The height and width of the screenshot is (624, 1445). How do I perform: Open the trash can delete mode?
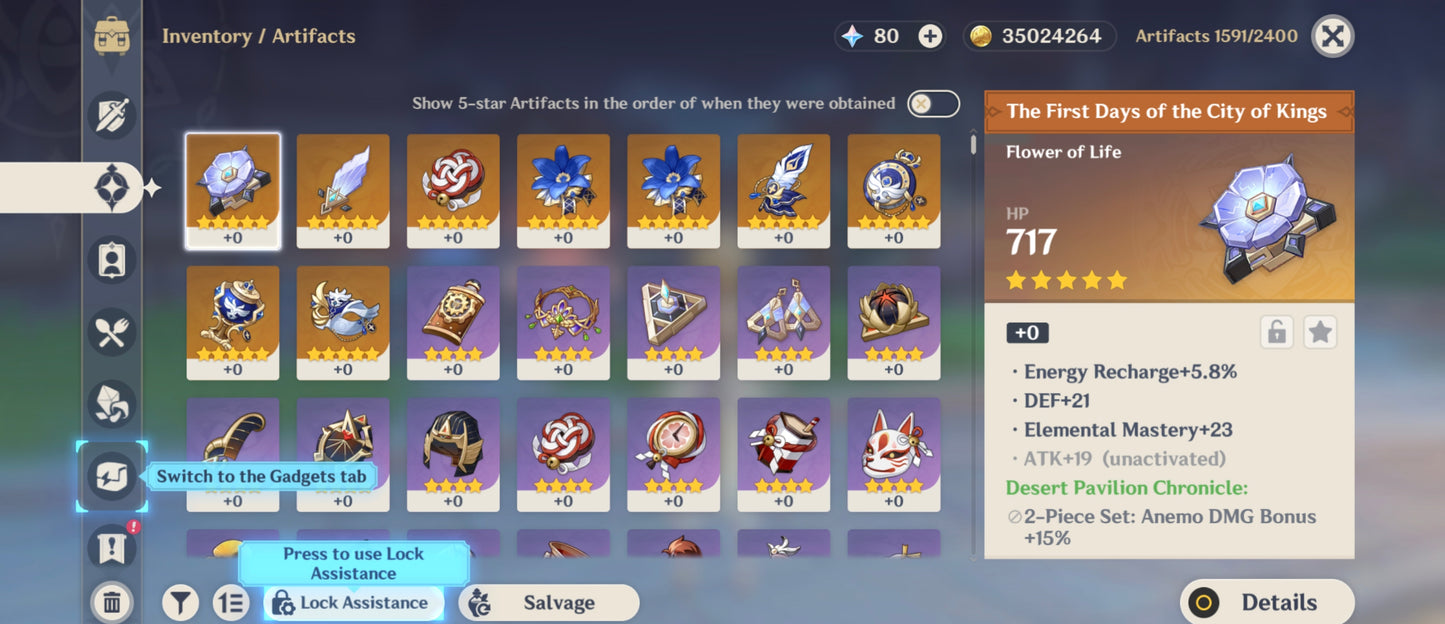click(x=112, y=602)
